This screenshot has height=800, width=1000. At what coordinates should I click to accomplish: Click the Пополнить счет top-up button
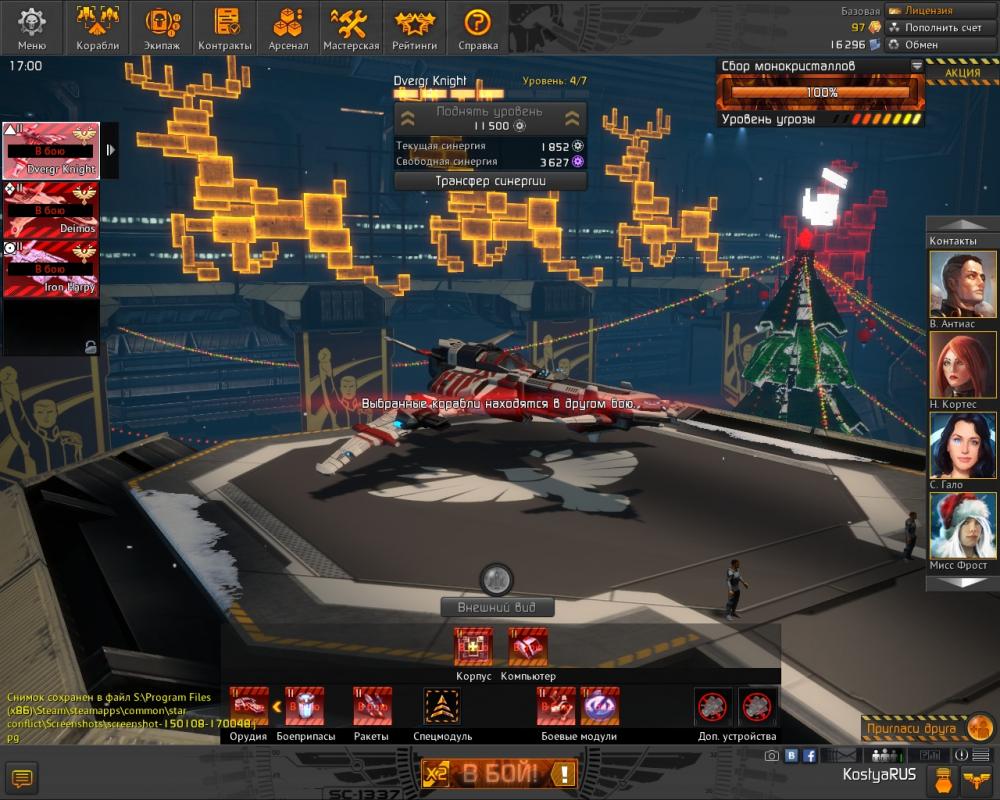point(936,28)
